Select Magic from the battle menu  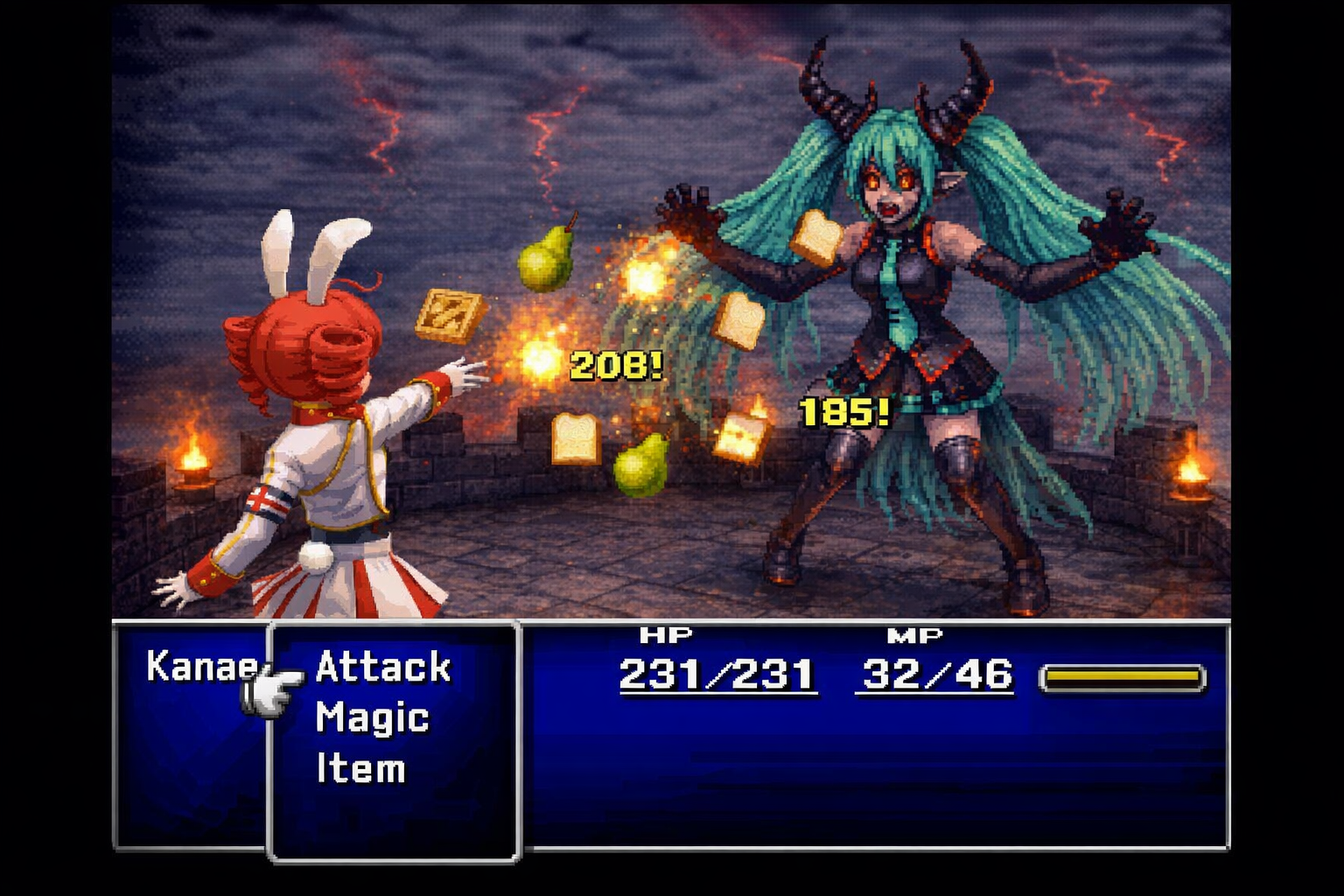(x=372, y=718)
